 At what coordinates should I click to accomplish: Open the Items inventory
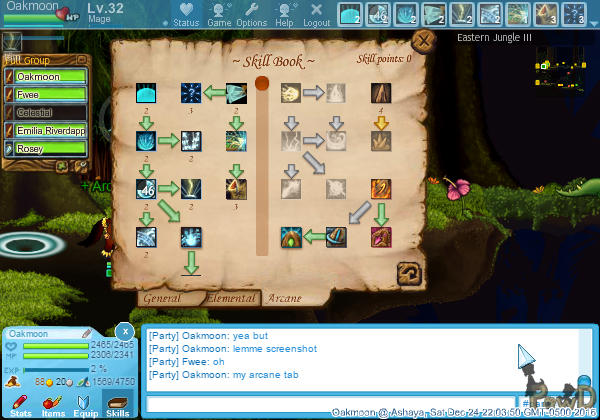[x=53, y=404]
